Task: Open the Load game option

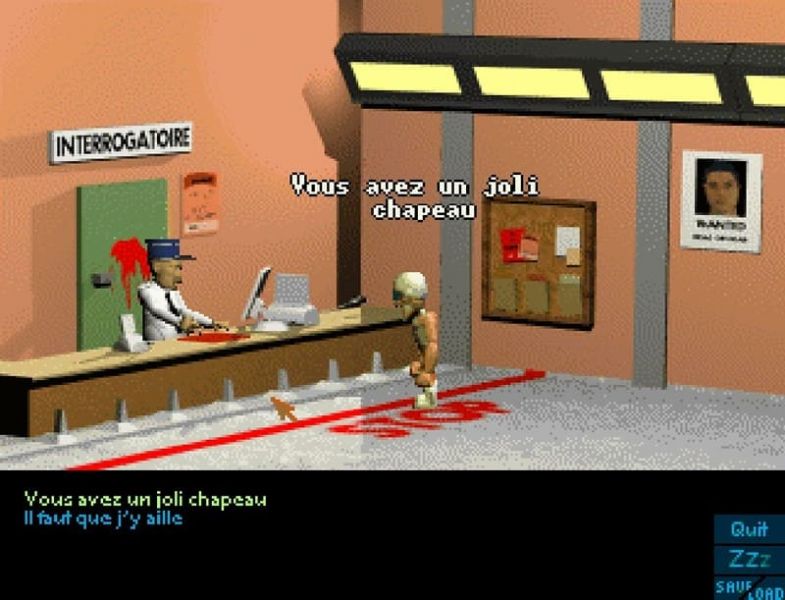Action: click(766, 590)
